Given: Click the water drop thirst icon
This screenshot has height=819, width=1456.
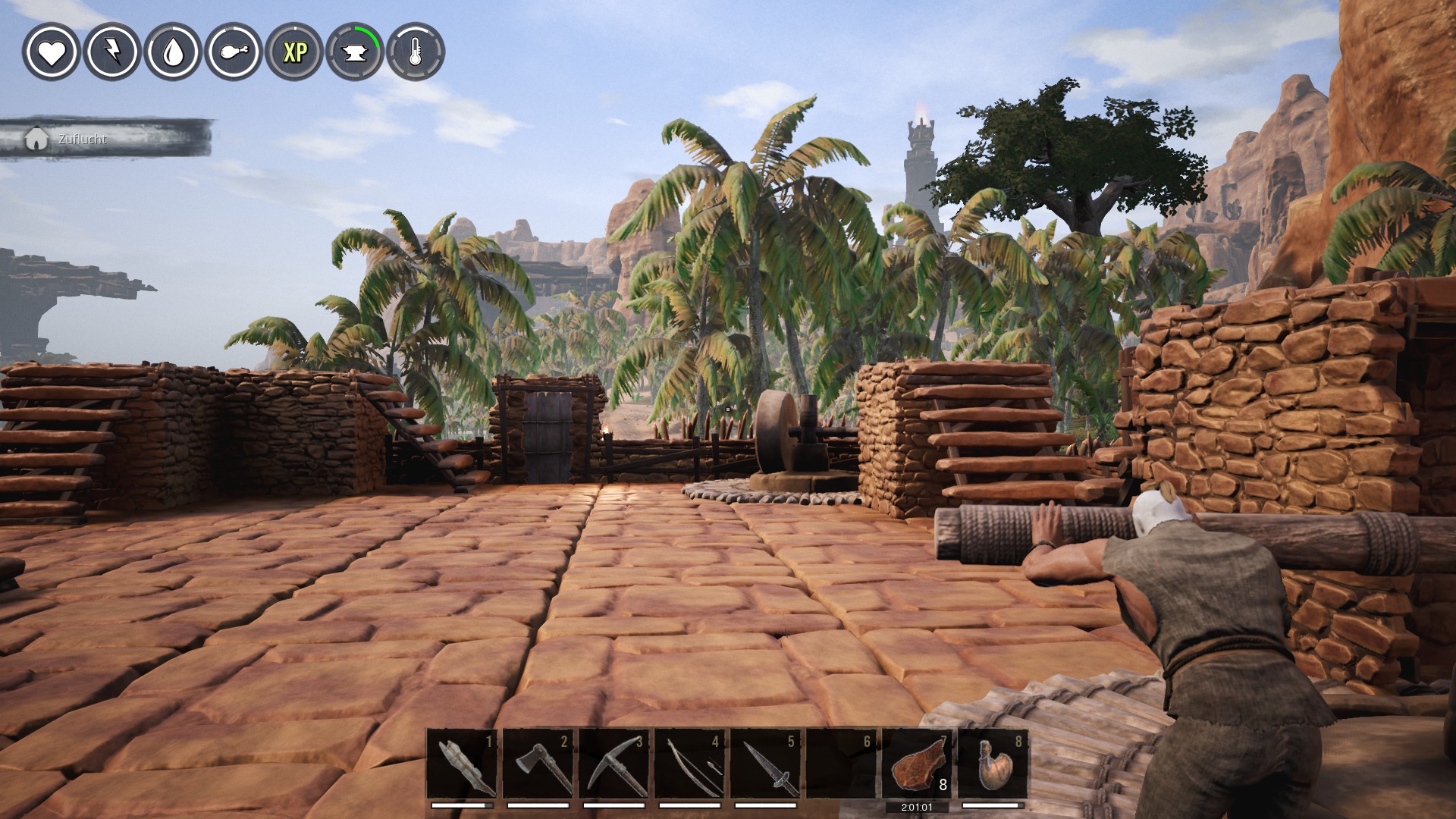Looking at the screenshot, I should click(173, 52).
